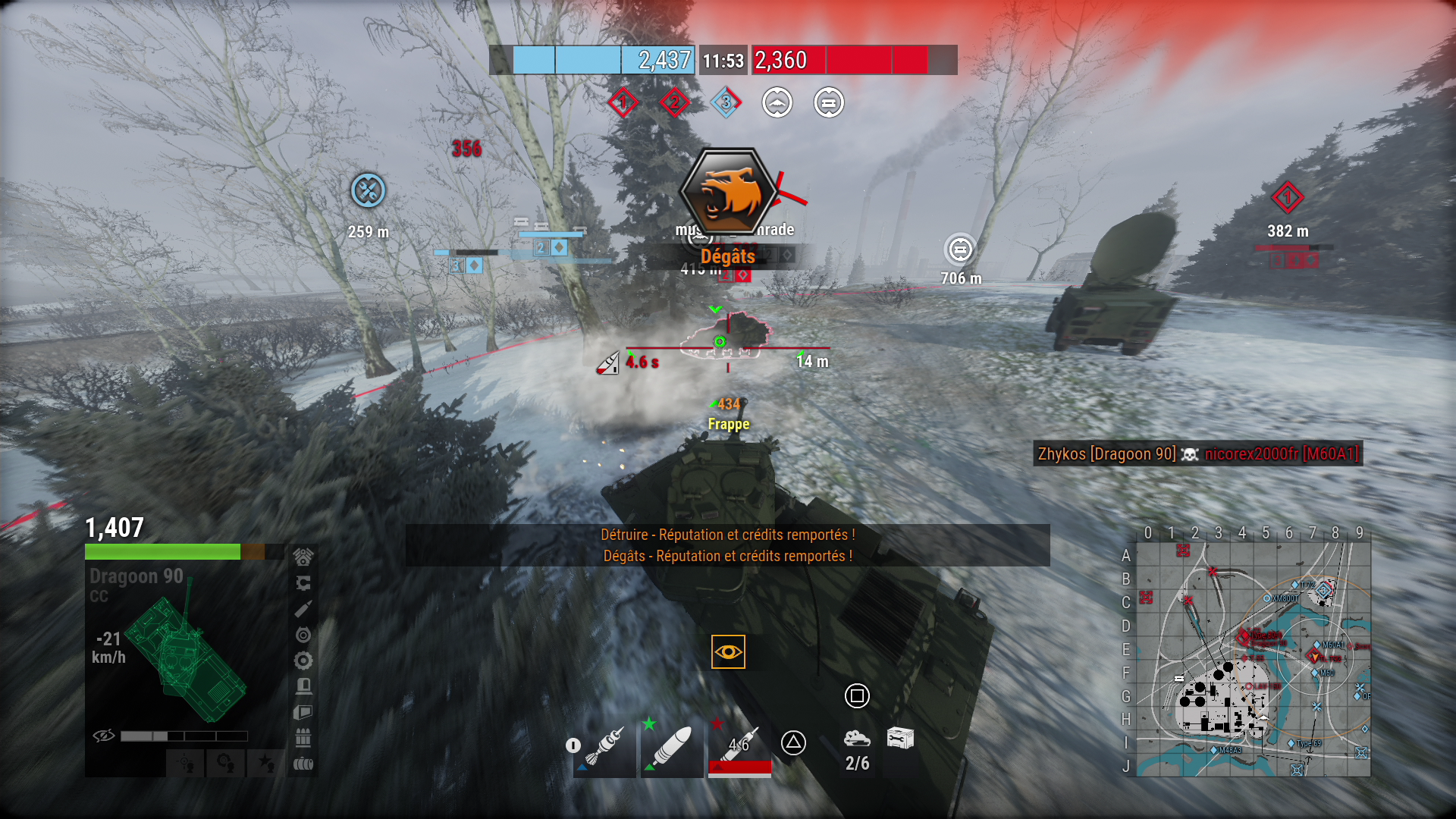Click the ammo rack module icon

click(x=303, y=738)
